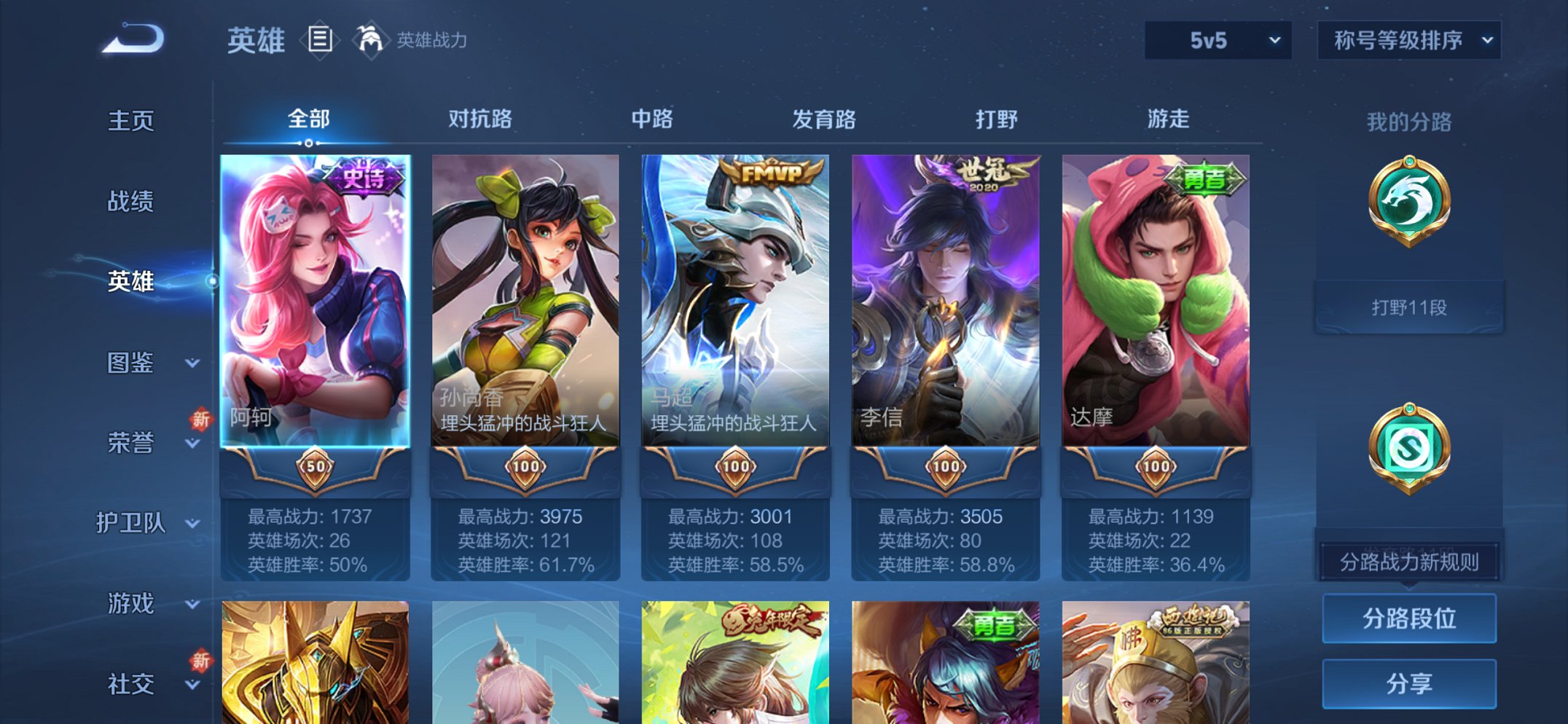The height and width of the screenshot is (724, 1568).
Task: Open the 称号等级排序 sorting dropdown
Action: click(1407, 42)
